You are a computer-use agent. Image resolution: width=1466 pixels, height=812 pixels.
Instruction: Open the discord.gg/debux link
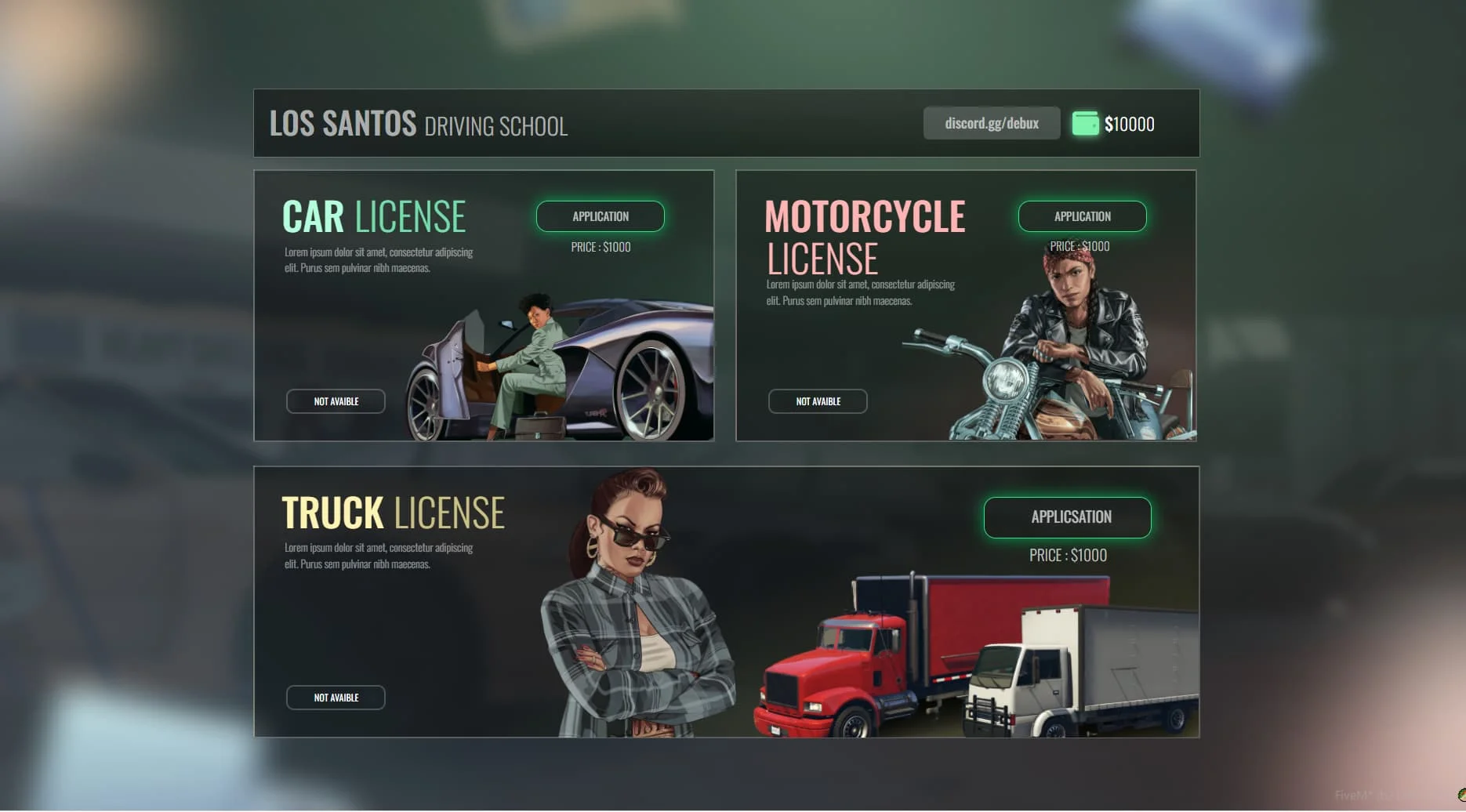click(x=991, y=124)
